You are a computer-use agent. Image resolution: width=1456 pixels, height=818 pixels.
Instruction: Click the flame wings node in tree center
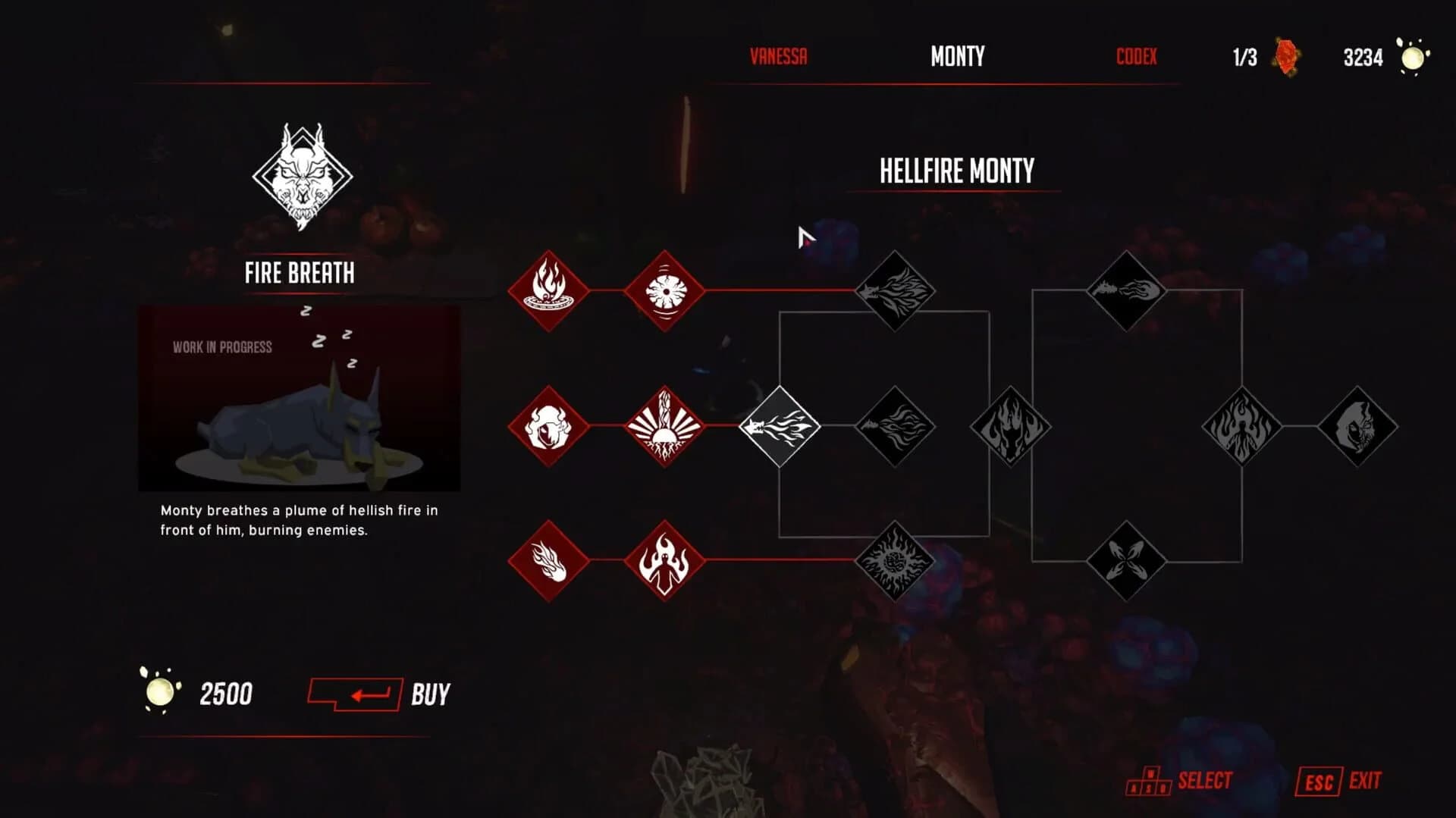pyautogui.click(x=1012, y=426)
